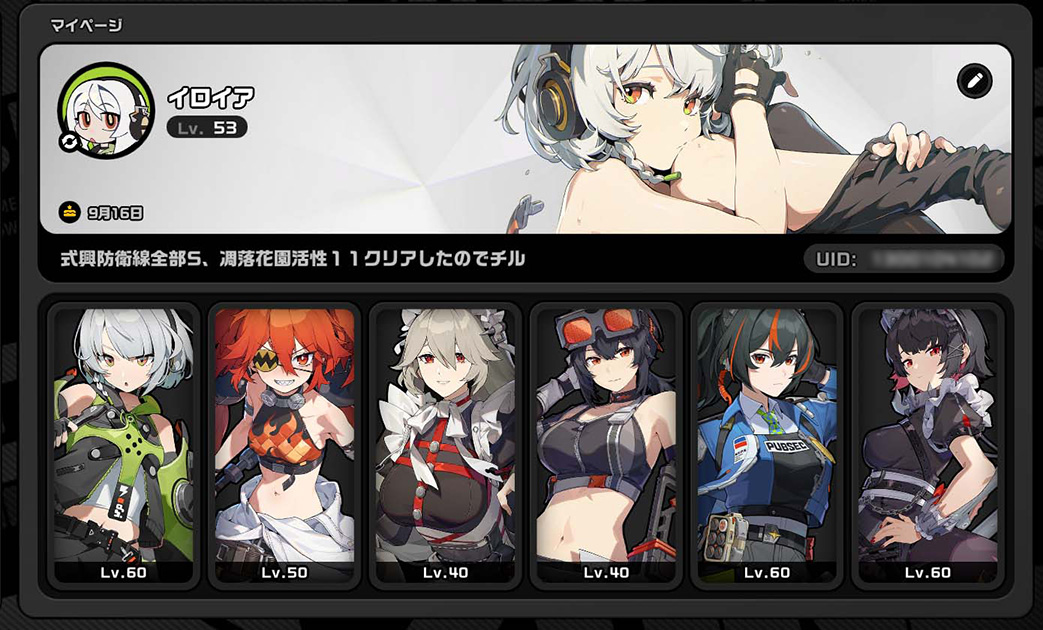Viewport: 1043px width, 630px height.
Task: Open the blue PUBSEC jacket agent card
Action: click(x=766, y=445)
